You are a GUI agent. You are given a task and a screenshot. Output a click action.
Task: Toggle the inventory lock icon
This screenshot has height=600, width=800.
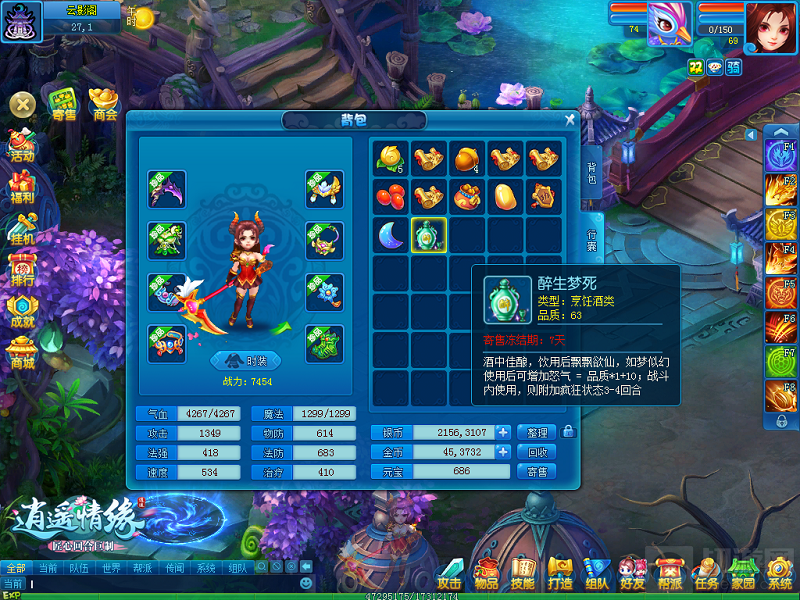(x=569, y=432)
